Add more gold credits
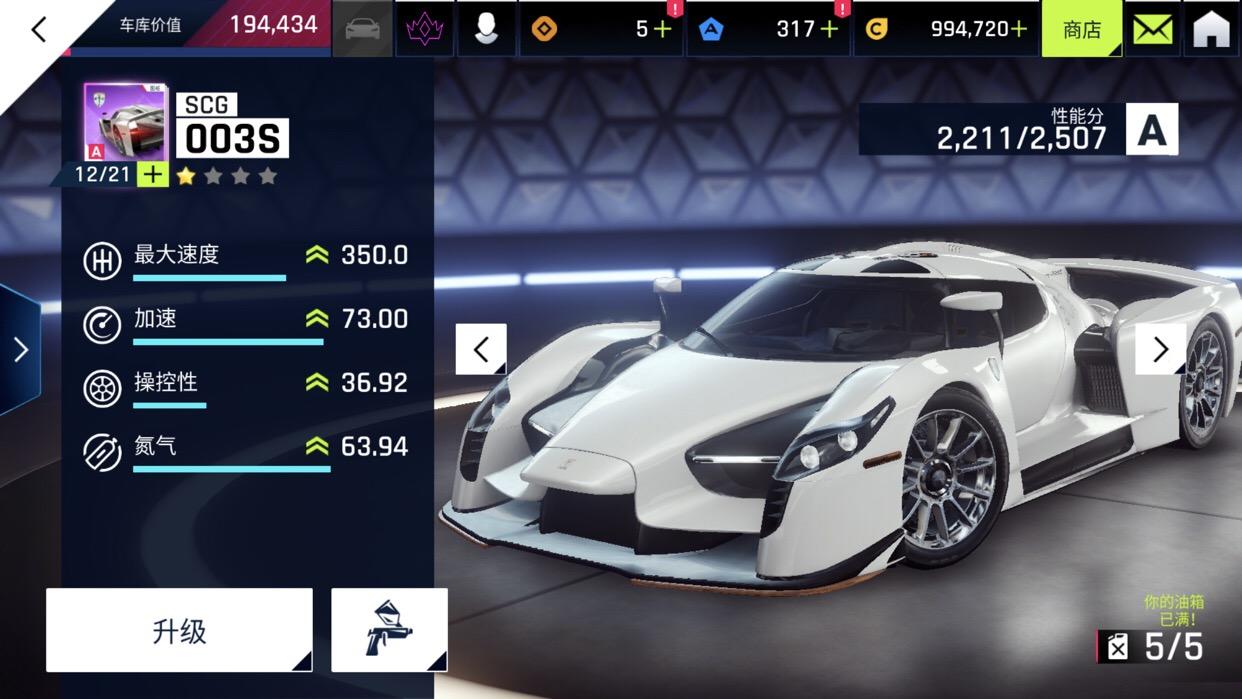The width and height of the screenshot is (1242, 699). click(1018, 29)
